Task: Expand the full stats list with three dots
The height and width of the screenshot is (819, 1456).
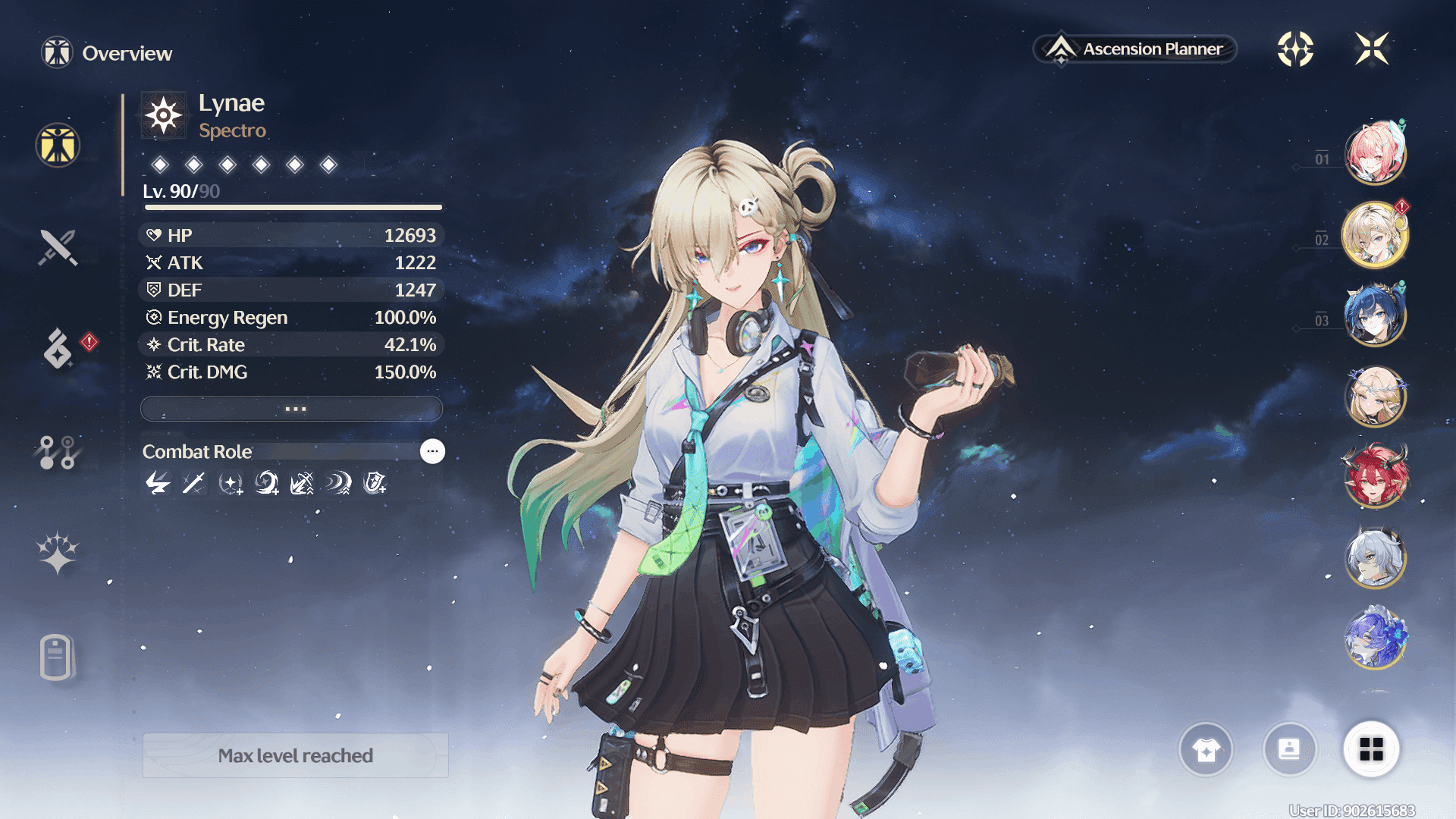Action: 292,409
